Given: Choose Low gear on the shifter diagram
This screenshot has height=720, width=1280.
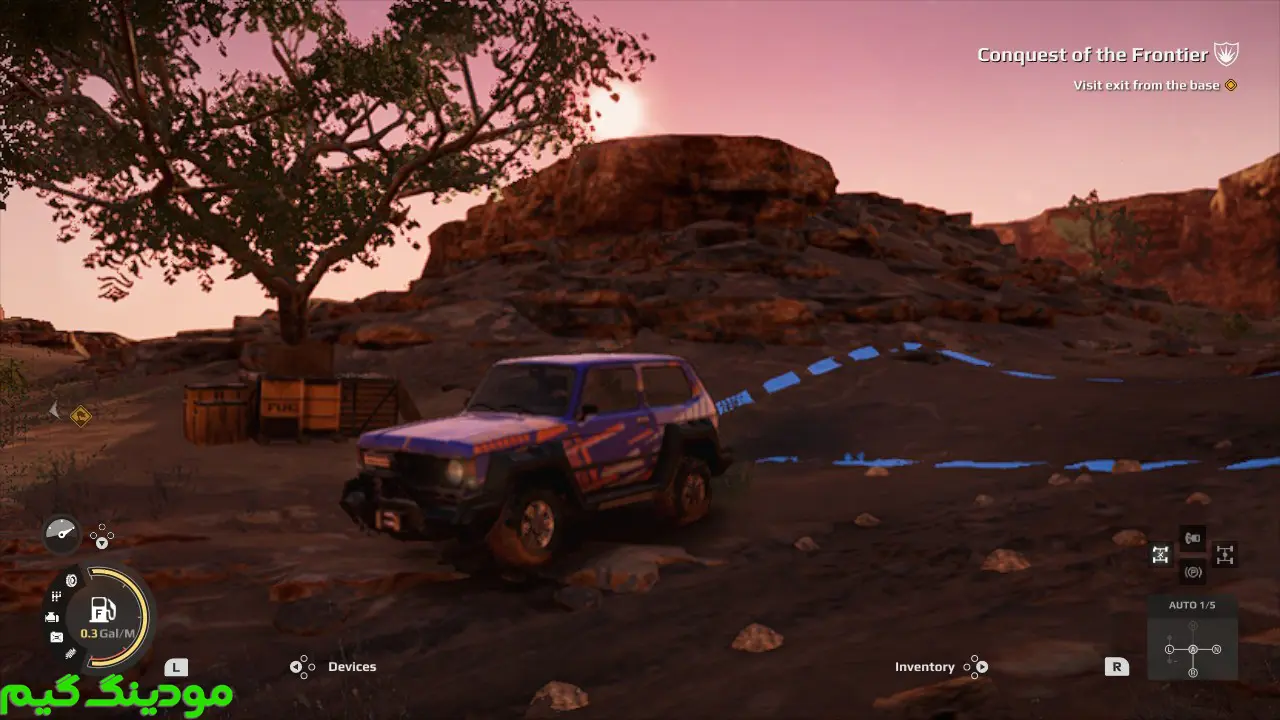Looking at the screenshot, I should (1169, 650).
